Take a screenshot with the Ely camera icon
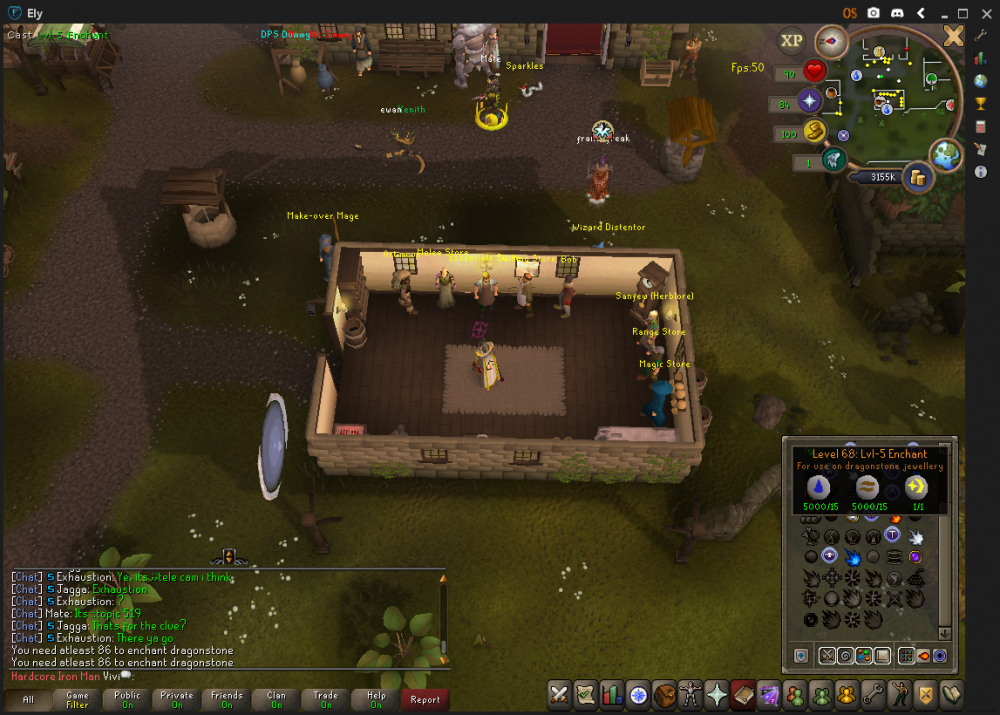This screenshot has width=1000, height=715. pos(873,13)
